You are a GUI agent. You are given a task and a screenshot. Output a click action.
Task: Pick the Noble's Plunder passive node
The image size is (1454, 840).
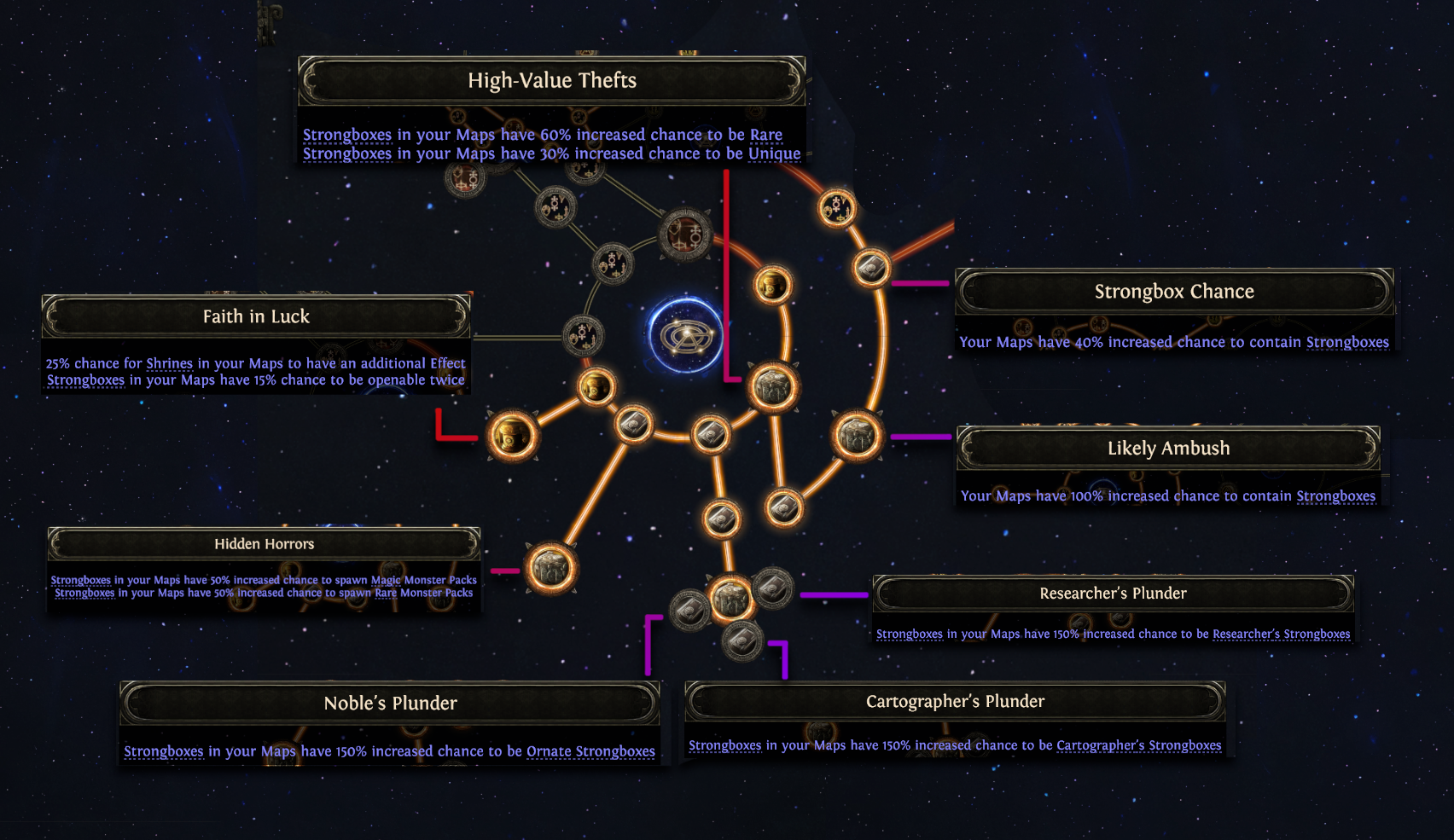689,609
